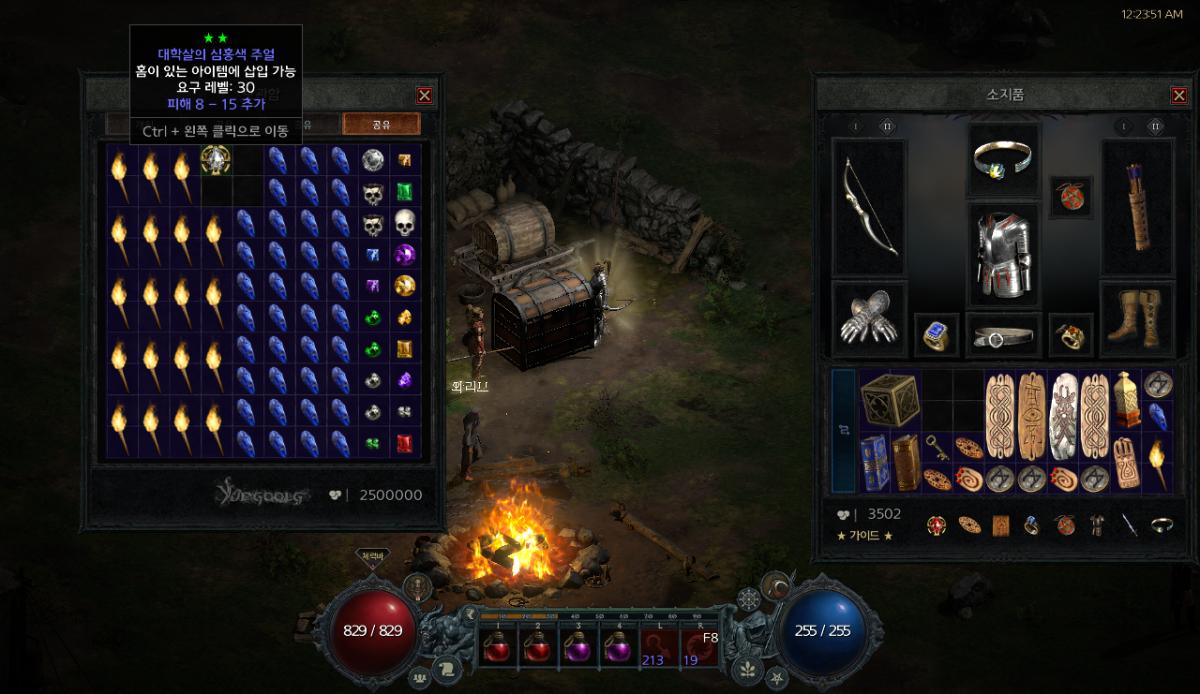Select the equipped gauntlets slot

pos(869,320)
